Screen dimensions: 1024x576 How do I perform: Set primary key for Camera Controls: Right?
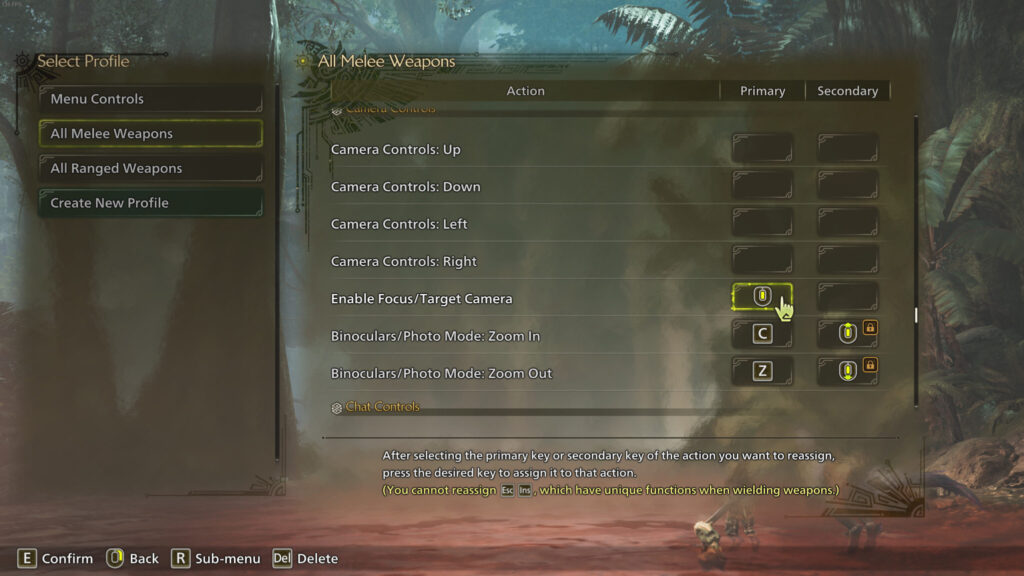[762, 261]
